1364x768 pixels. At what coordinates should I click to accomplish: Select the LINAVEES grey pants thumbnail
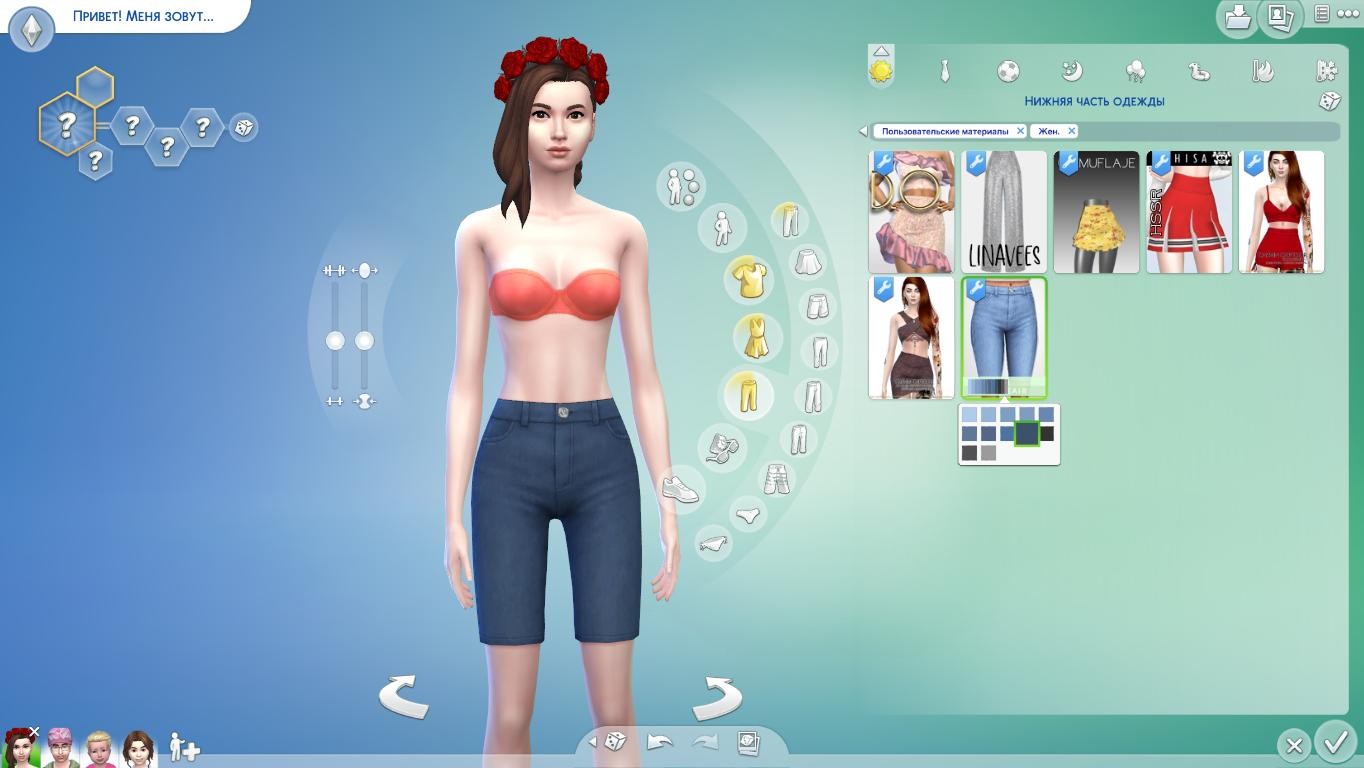(1004, 212)
